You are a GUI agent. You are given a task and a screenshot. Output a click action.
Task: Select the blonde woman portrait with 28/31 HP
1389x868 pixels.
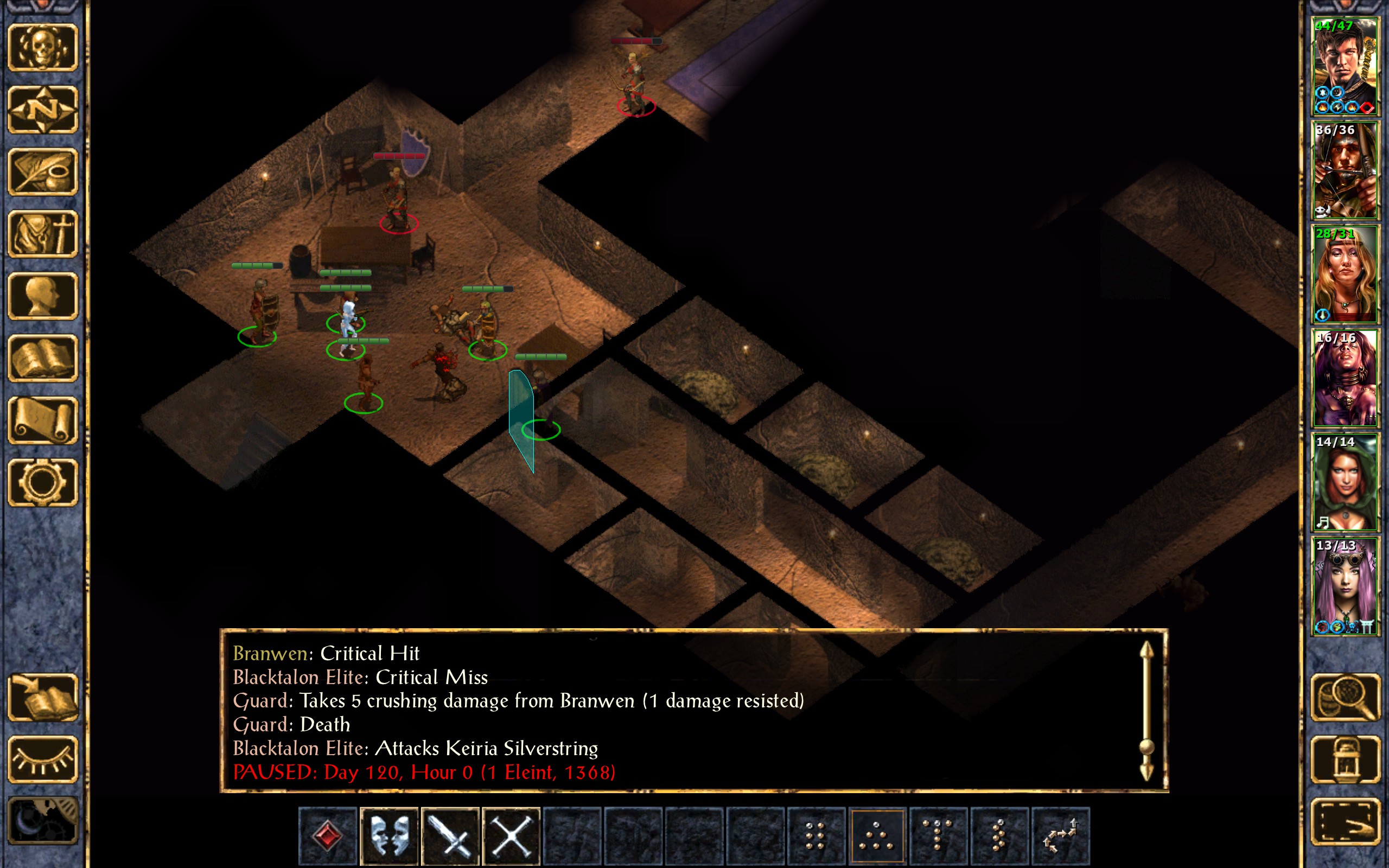[1345, 275]
